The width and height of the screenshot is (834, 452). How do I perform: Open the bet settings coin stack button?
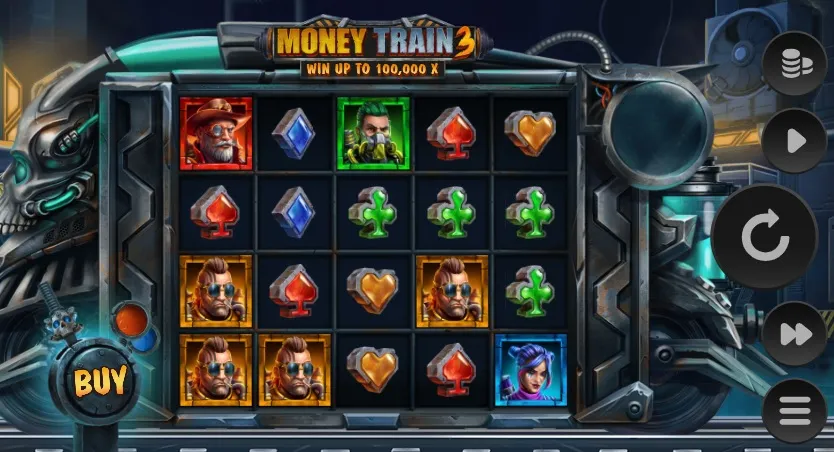click(x=794, y=64)
